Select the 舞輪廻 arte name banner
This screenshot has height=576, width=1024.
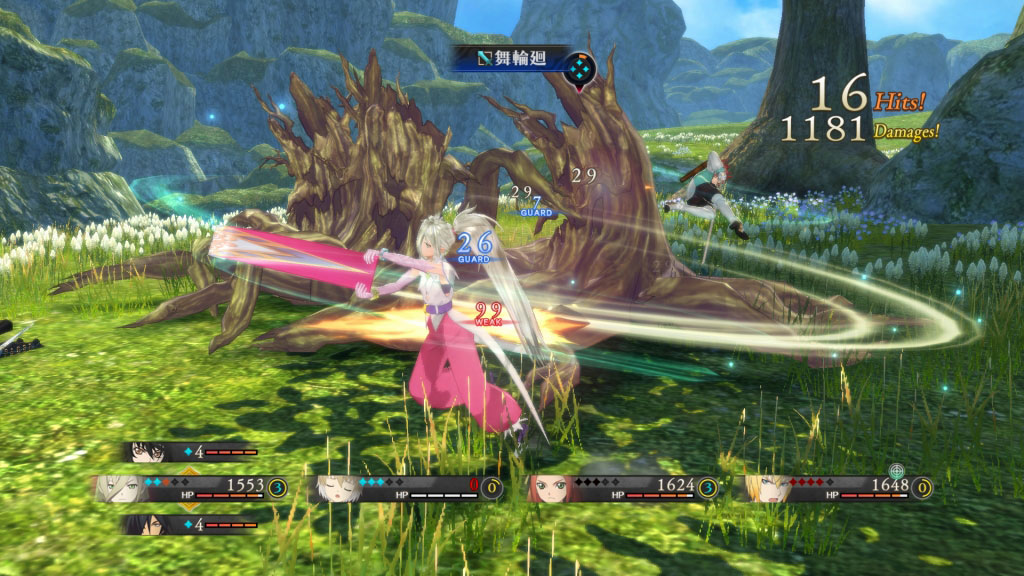click(512, 58)
